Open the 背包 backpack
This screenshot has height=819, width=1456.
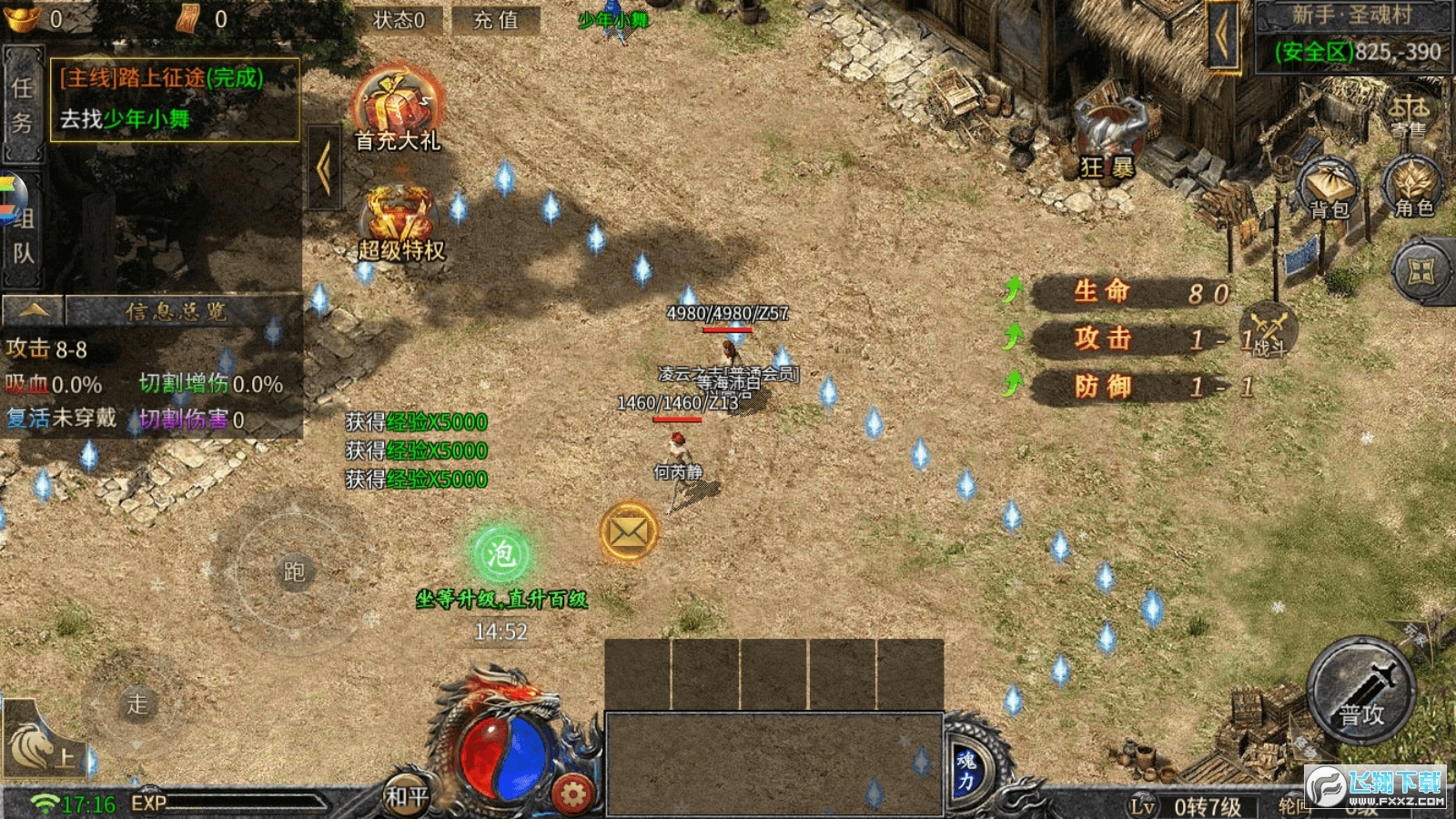1328,188
